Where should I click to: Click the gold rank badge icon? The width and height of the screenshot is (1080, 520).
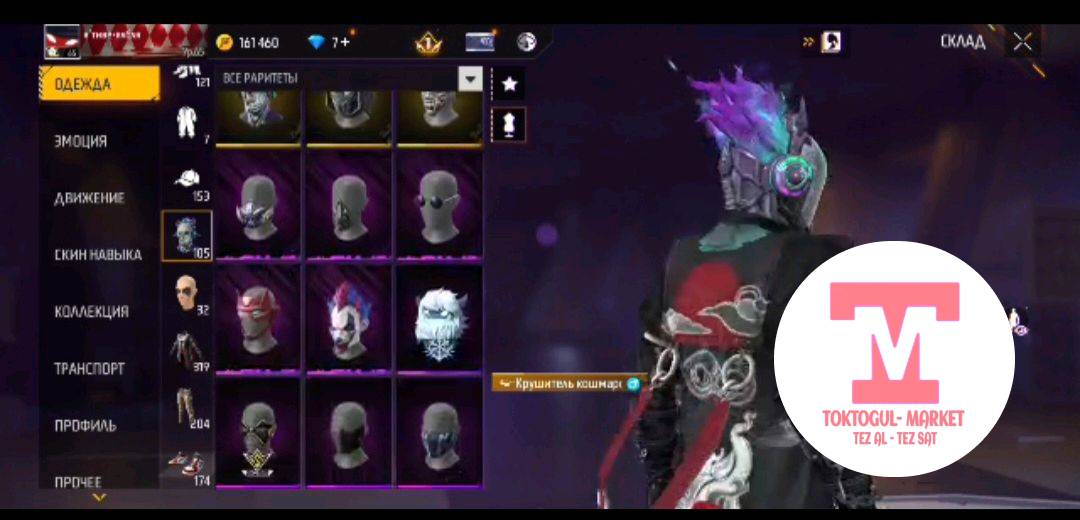coord(428,42)
